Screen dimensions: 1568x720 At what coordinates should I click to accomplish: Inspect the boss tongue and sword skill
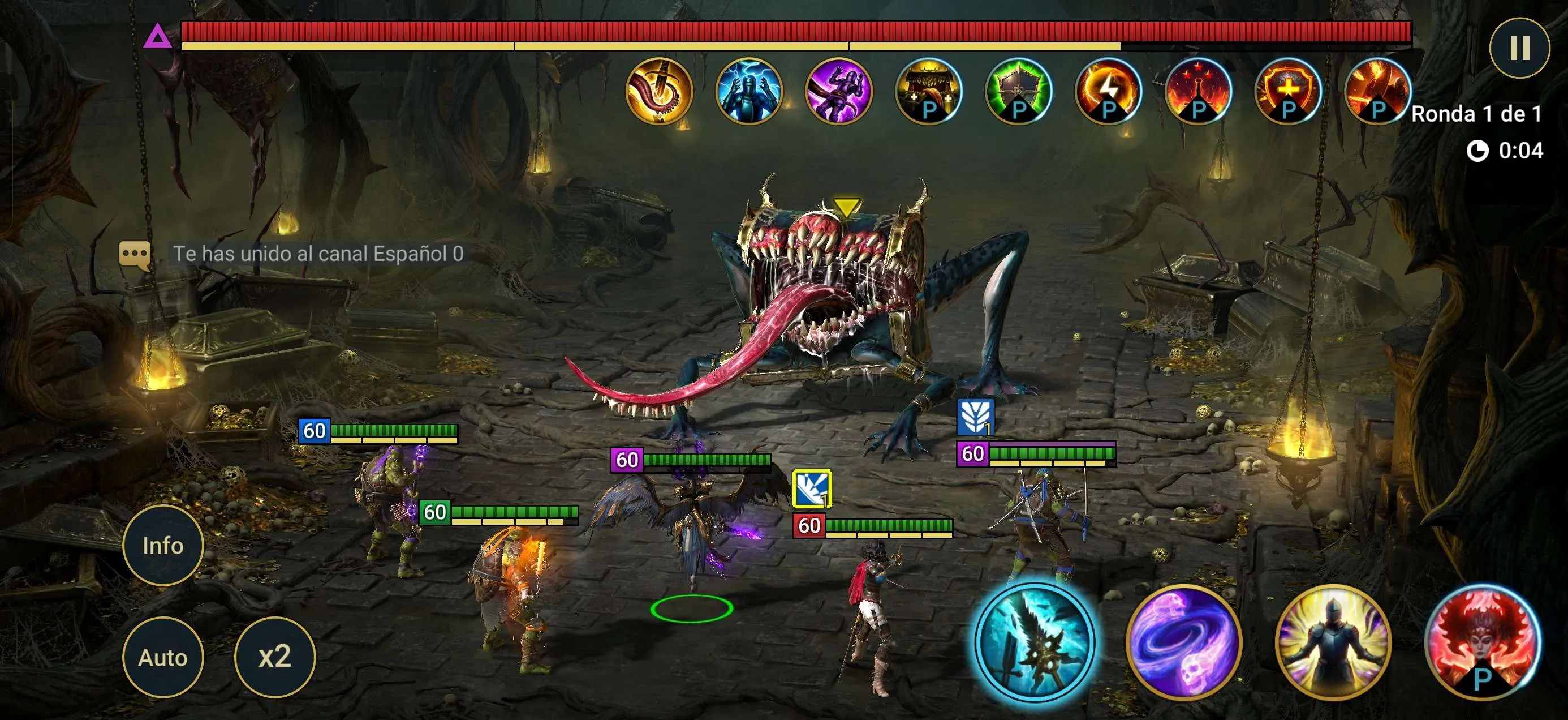(x=658, y=91)
